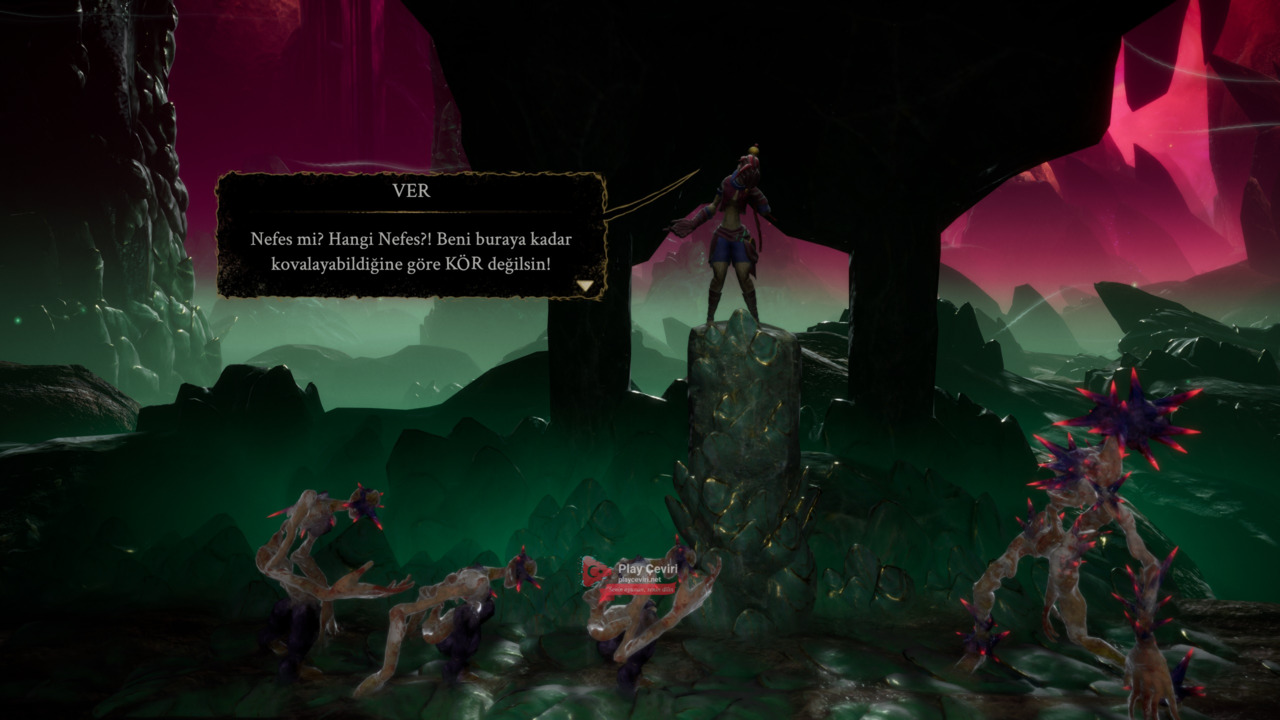The height and width of the screenshot is (720, 1280).
Task: Advance dialogue with the down arrow
Action: (x=585, y=286)
